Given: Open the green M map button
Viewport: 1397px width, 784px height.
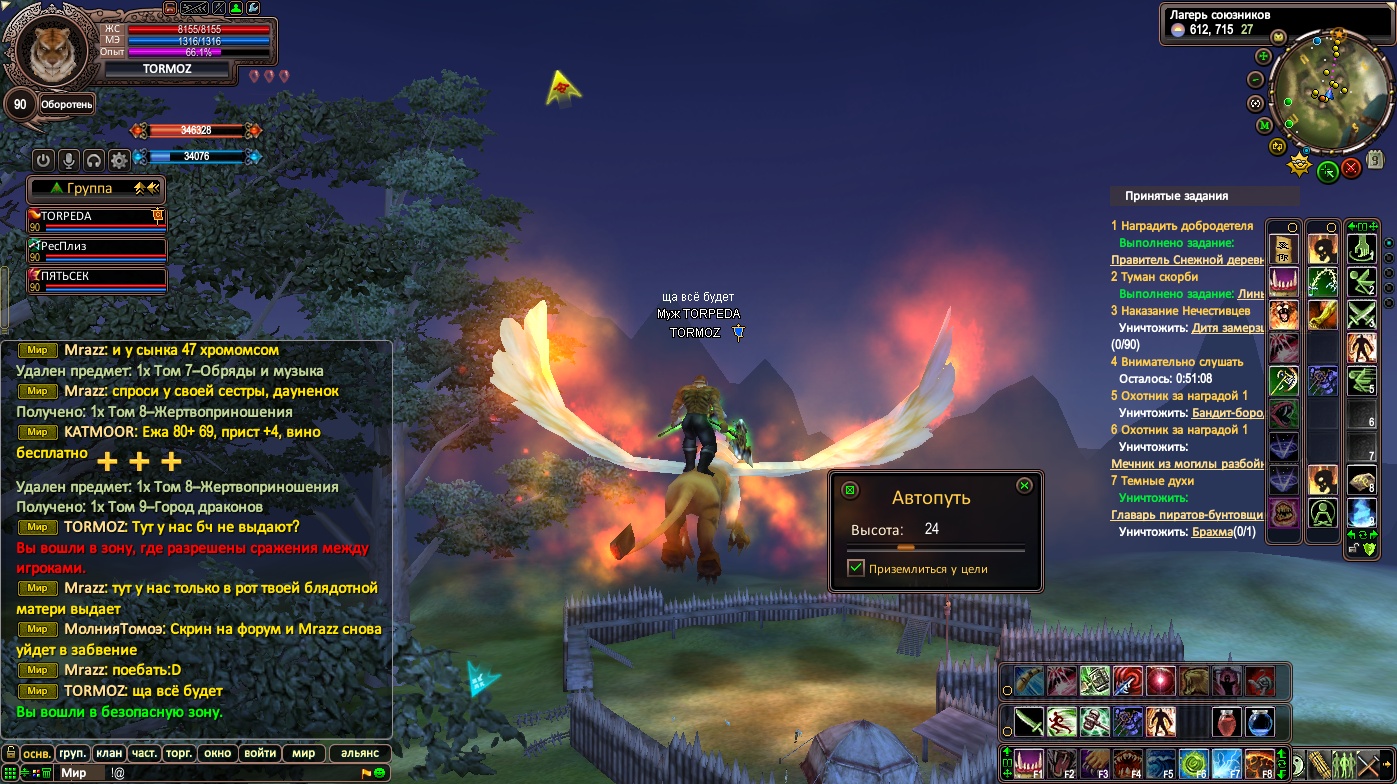Looking at the screenshot, I should pyautogui.click(x=1264, y=125).
